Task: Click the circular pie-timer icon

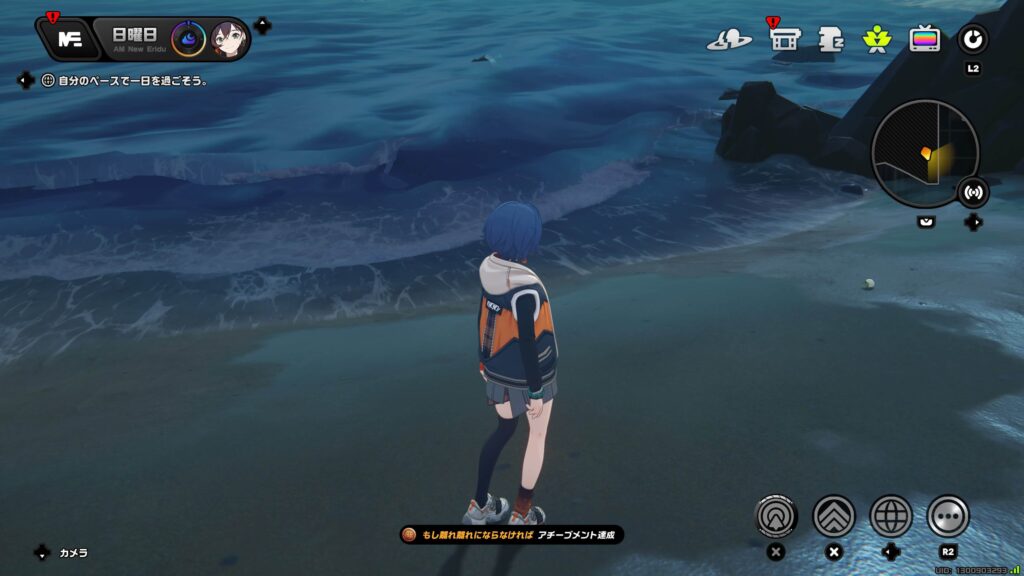Action: pos(972,39)
